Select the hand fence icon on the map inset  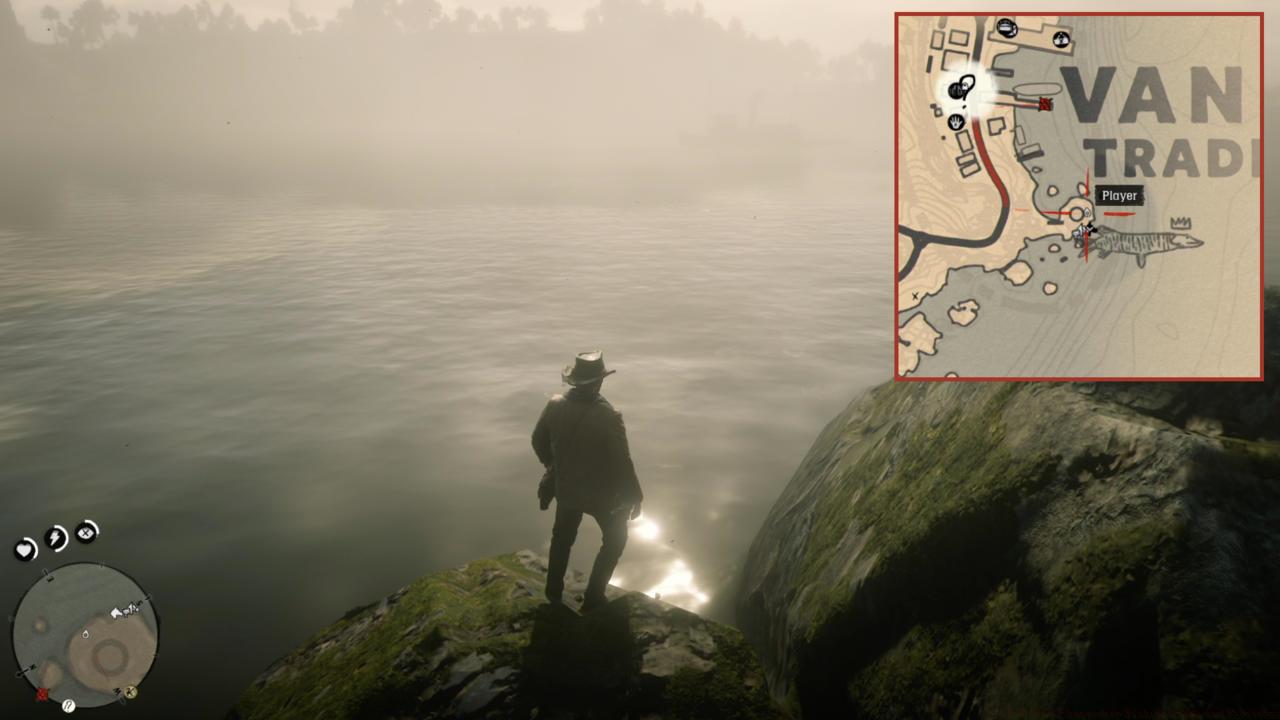click(955, 121)
